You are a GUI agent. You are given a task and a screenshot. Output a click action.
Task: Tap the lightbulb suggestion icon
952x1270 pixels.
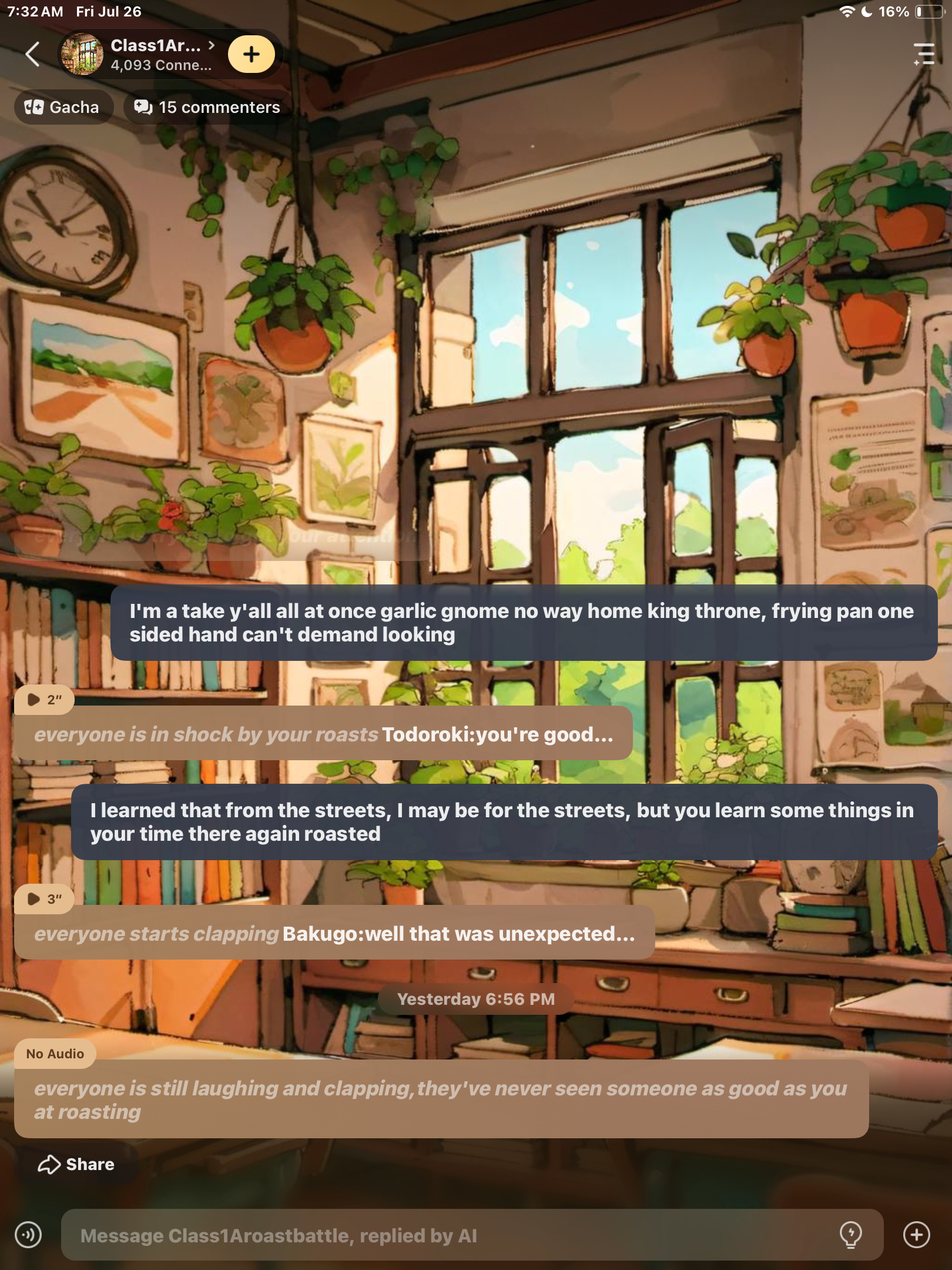[850, 1235]
